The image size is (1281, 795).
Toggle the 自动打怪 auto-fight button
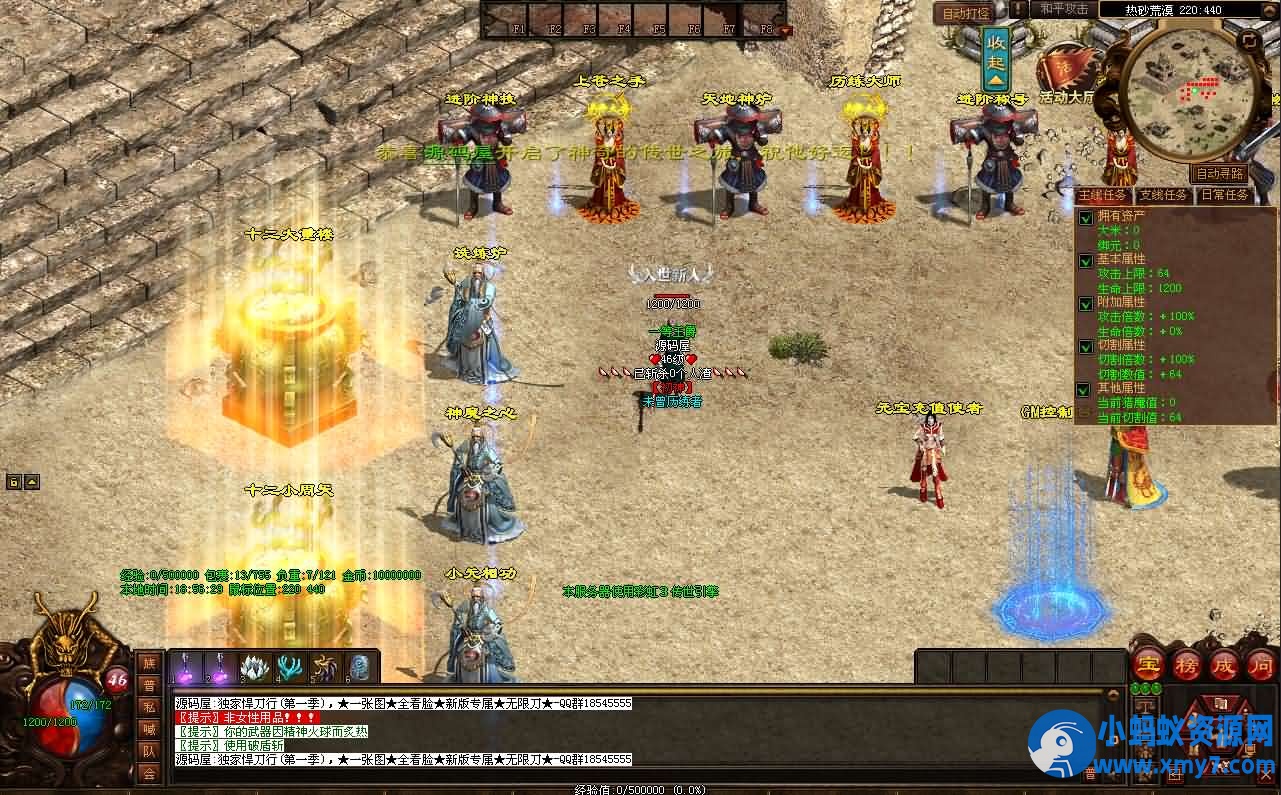pyautogui.click(x=964, y=13)
